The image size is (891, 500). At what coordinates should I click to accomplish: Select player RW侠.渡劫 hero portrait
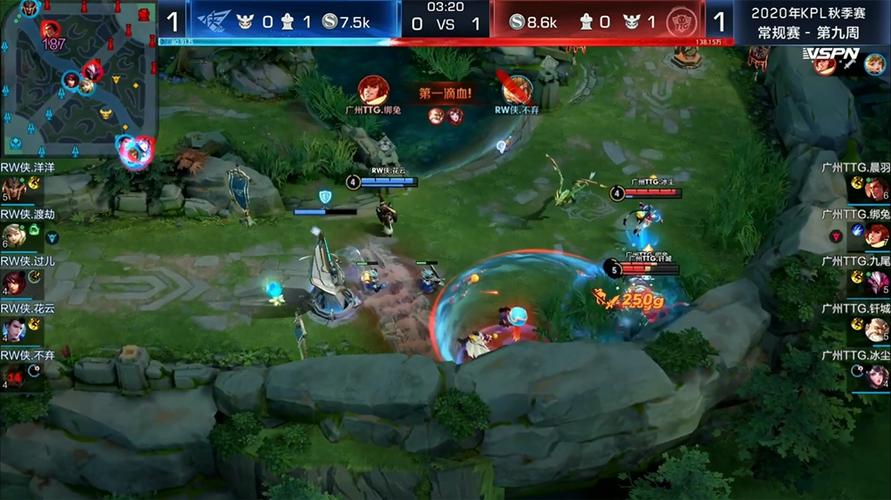click(x=14, y=235)
